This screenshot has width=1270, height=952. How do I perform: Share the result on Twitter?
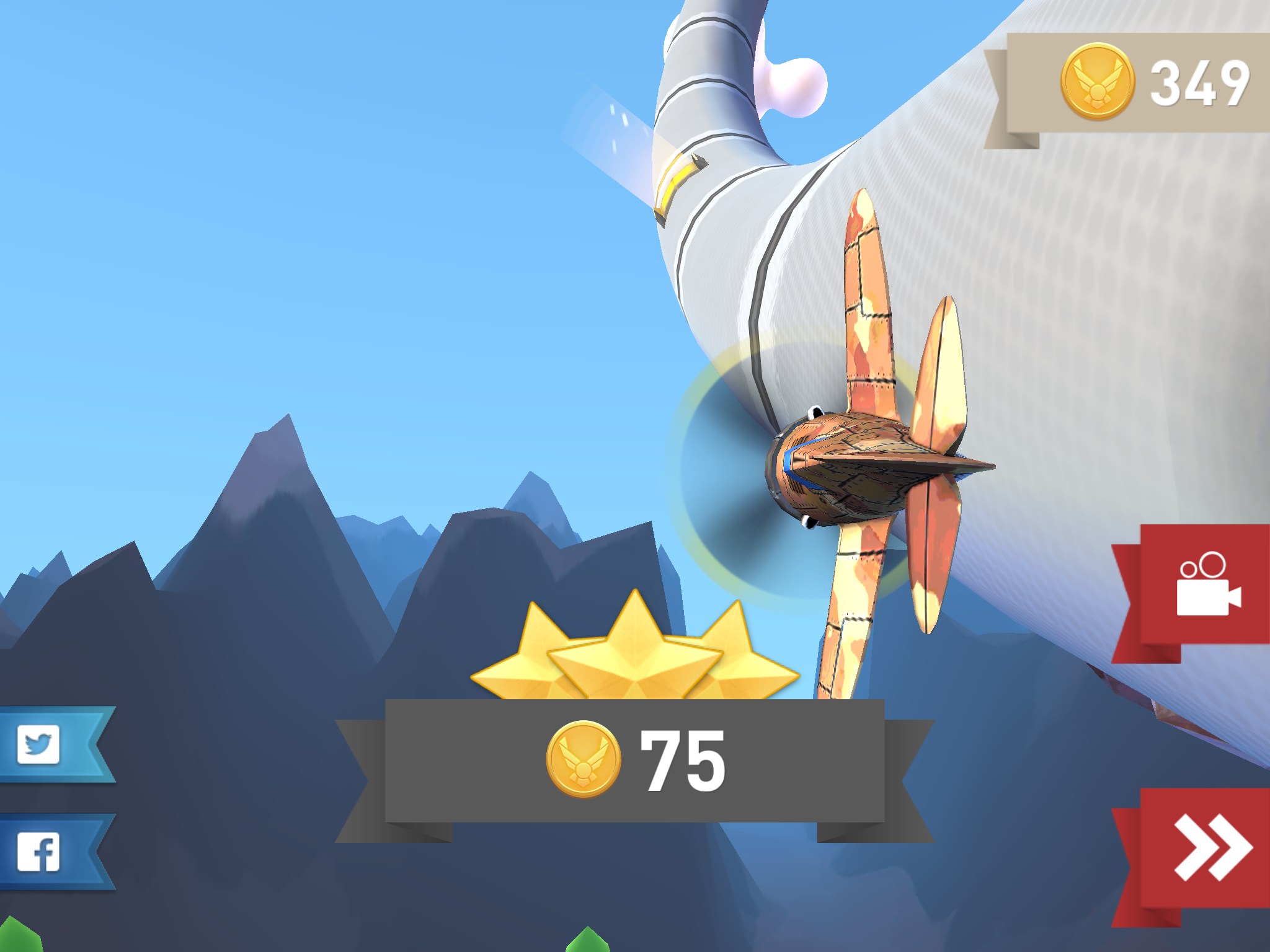tap(40, 744)
